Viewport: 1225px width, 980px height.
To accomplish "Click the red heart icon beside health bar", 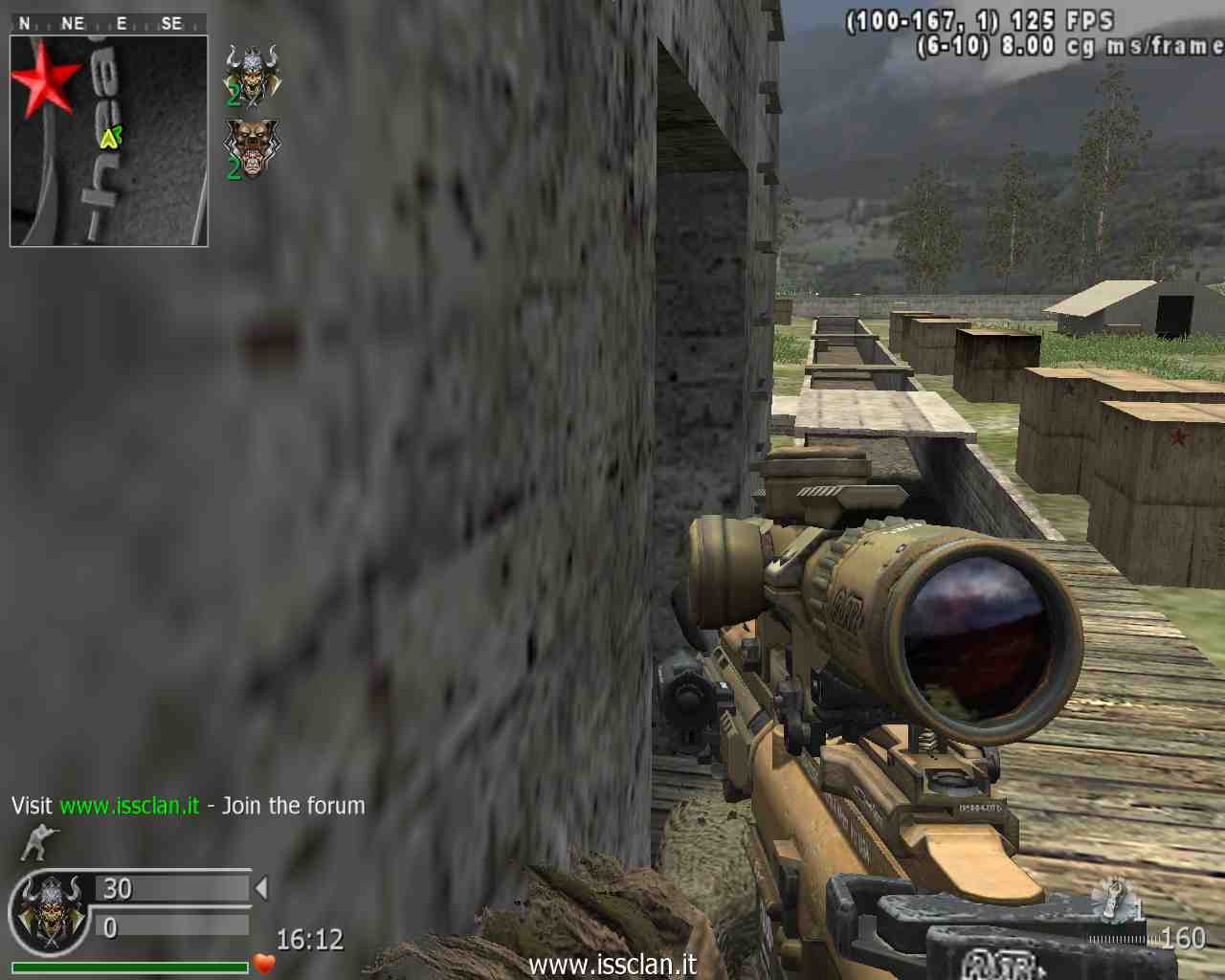I will (x=264, y=963).
